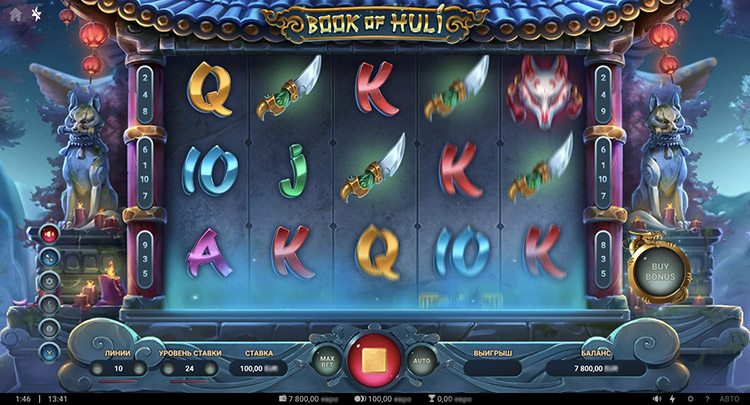Viewport: 750px width, 405px height.
Task: Show the info icon in side menu
Action: (49, 327)
